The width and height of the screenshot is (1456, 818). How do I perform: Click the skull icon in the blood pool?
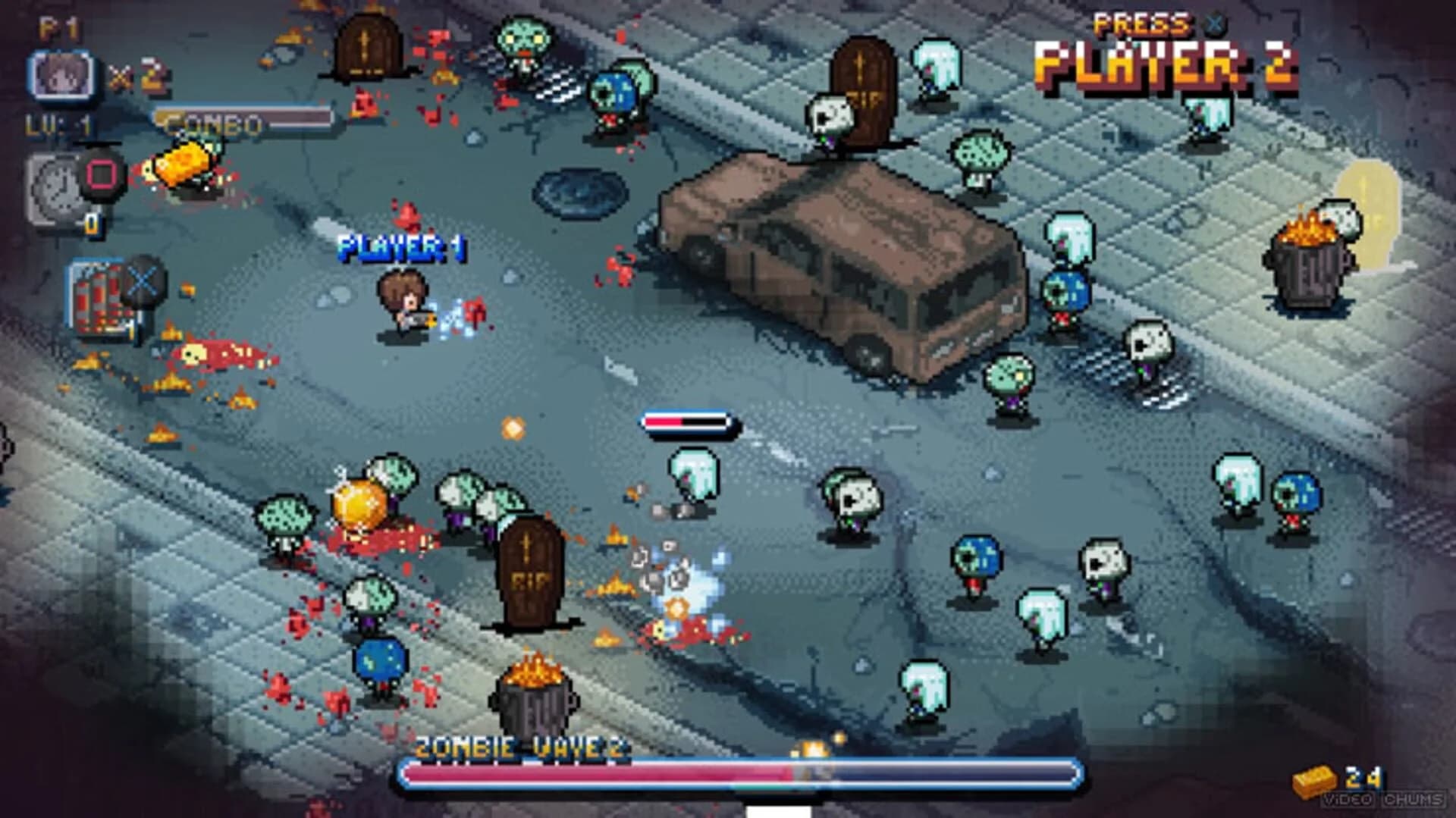click(194, 353)
